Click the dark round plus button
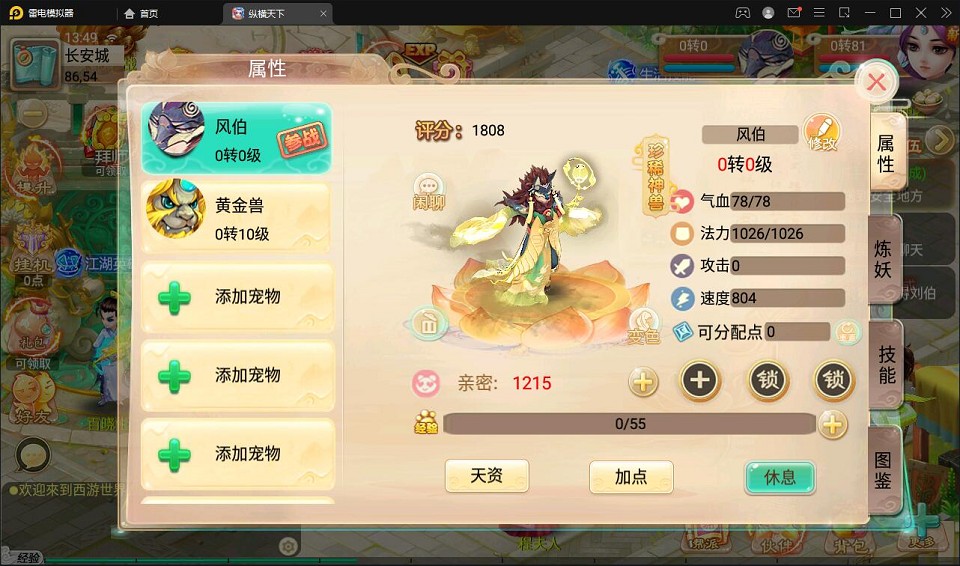 click(700, 380)
